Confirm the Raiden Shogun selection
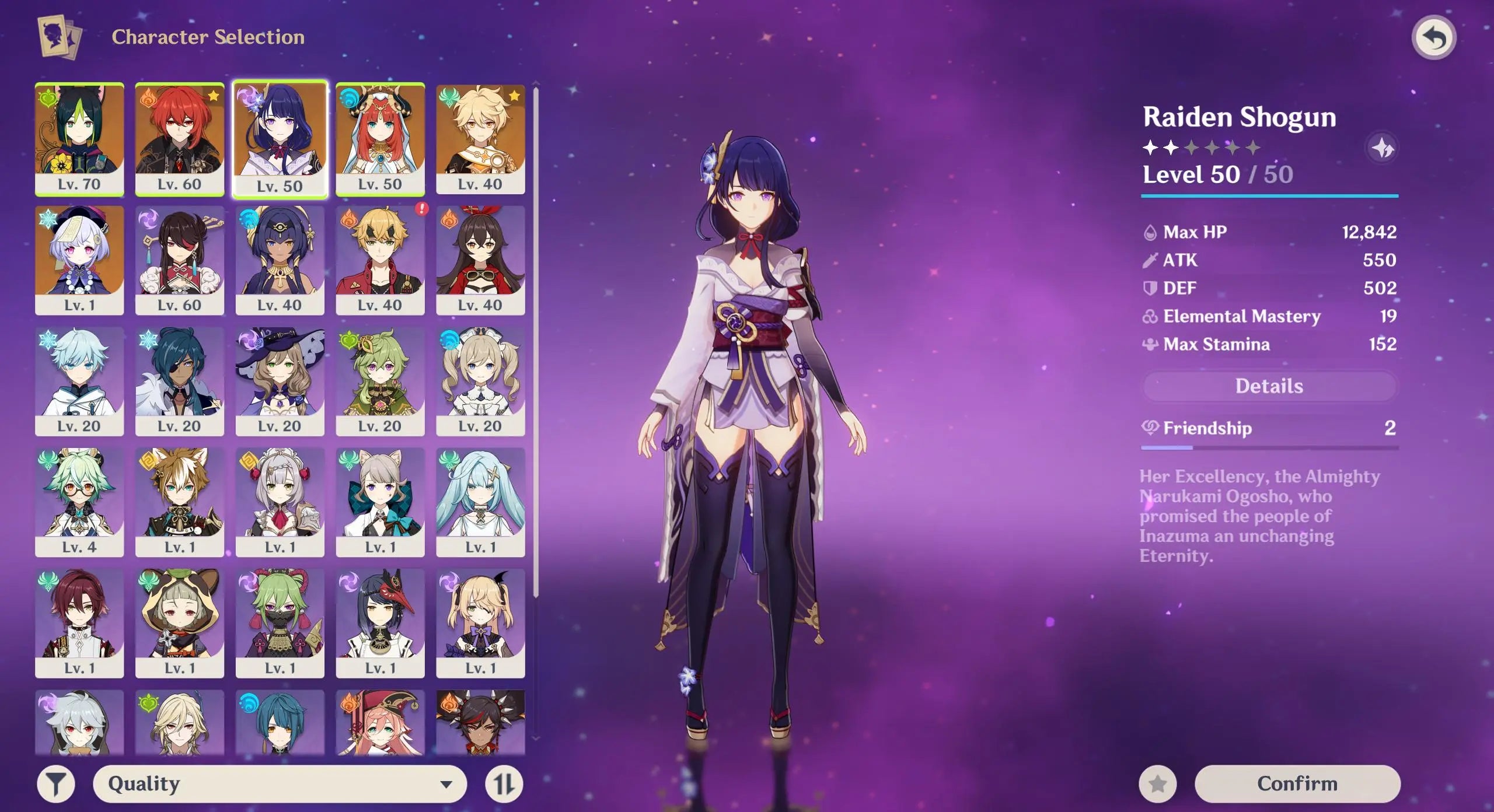 point(1297,783)
